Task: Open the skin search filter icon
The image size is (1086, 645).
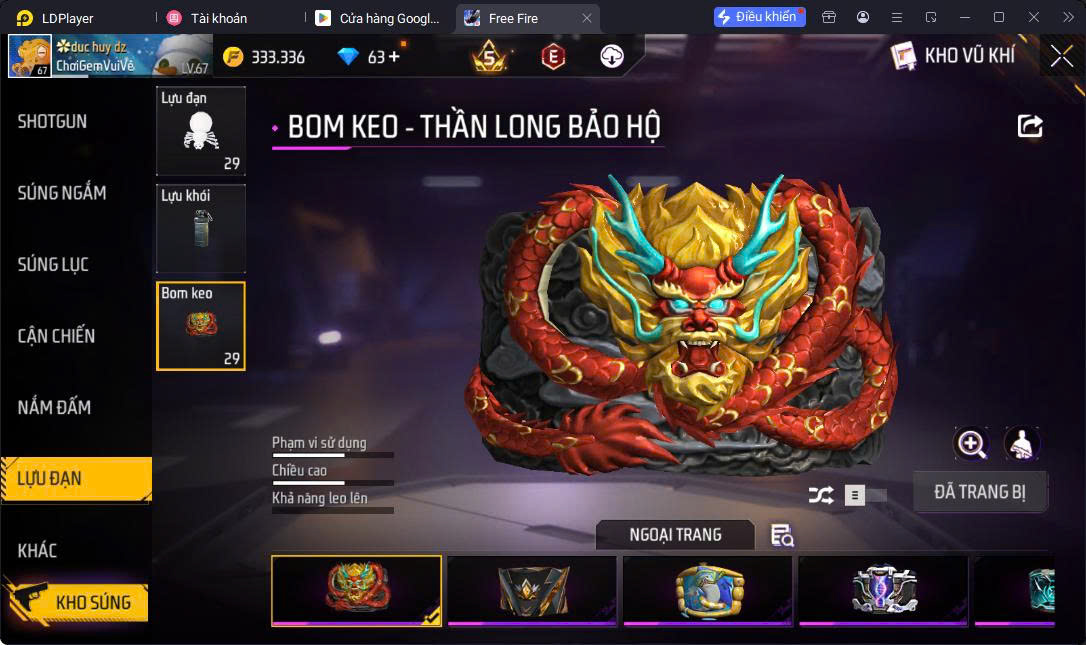Action: point(781,536)
